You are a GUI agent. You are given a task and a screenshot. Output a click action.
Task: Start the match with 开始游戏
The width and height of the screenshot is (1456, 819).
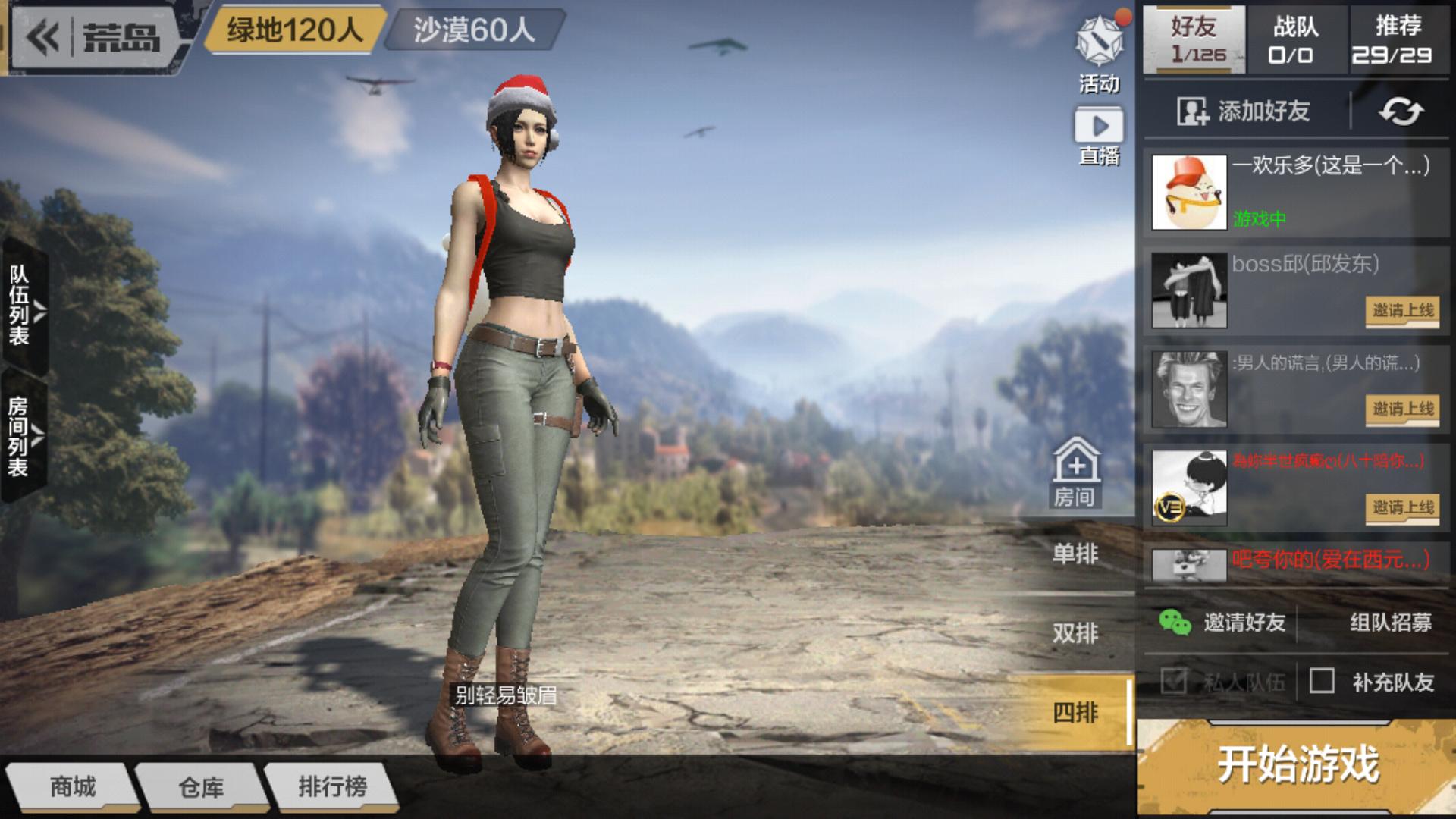tap(1297, 764)
